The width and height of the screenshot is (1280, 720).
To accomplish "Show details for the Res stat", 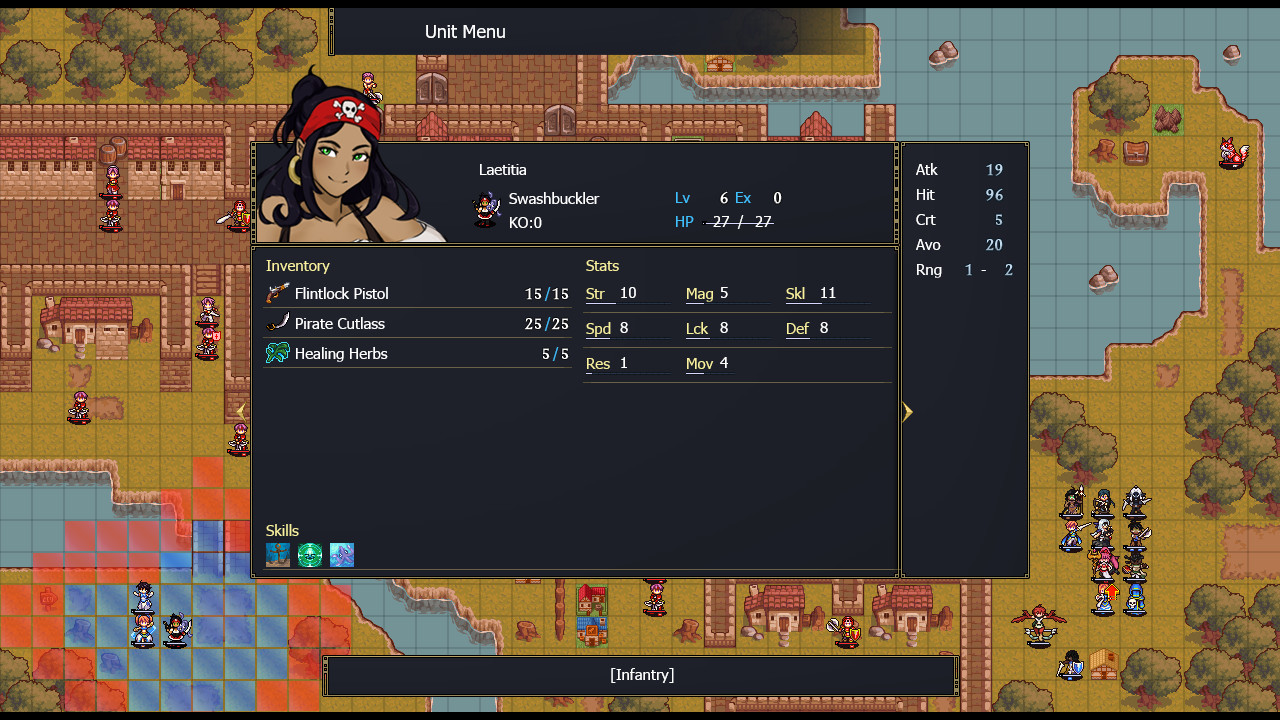I will [598, 364].
